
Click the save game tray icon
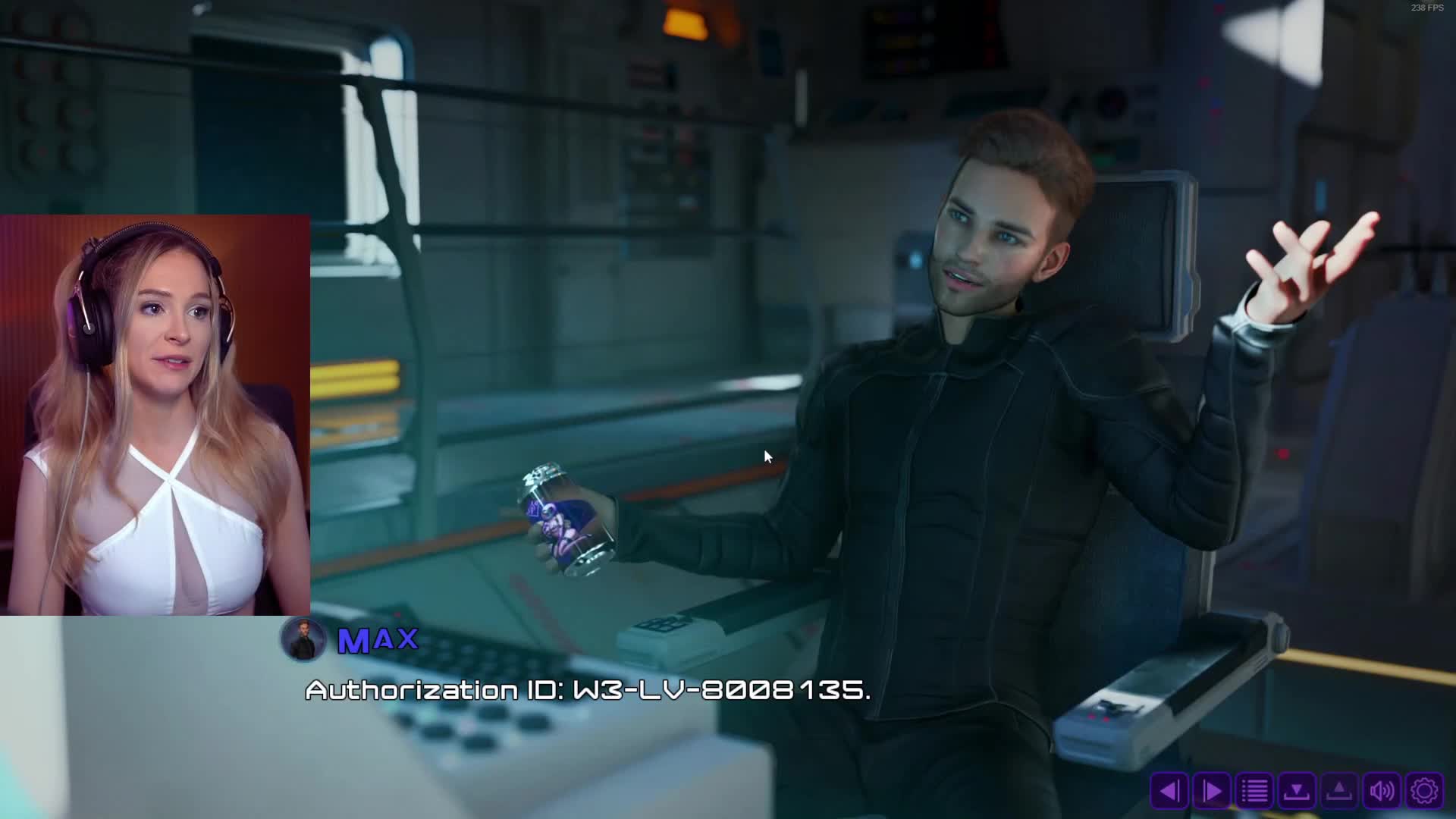point(1297,791)
